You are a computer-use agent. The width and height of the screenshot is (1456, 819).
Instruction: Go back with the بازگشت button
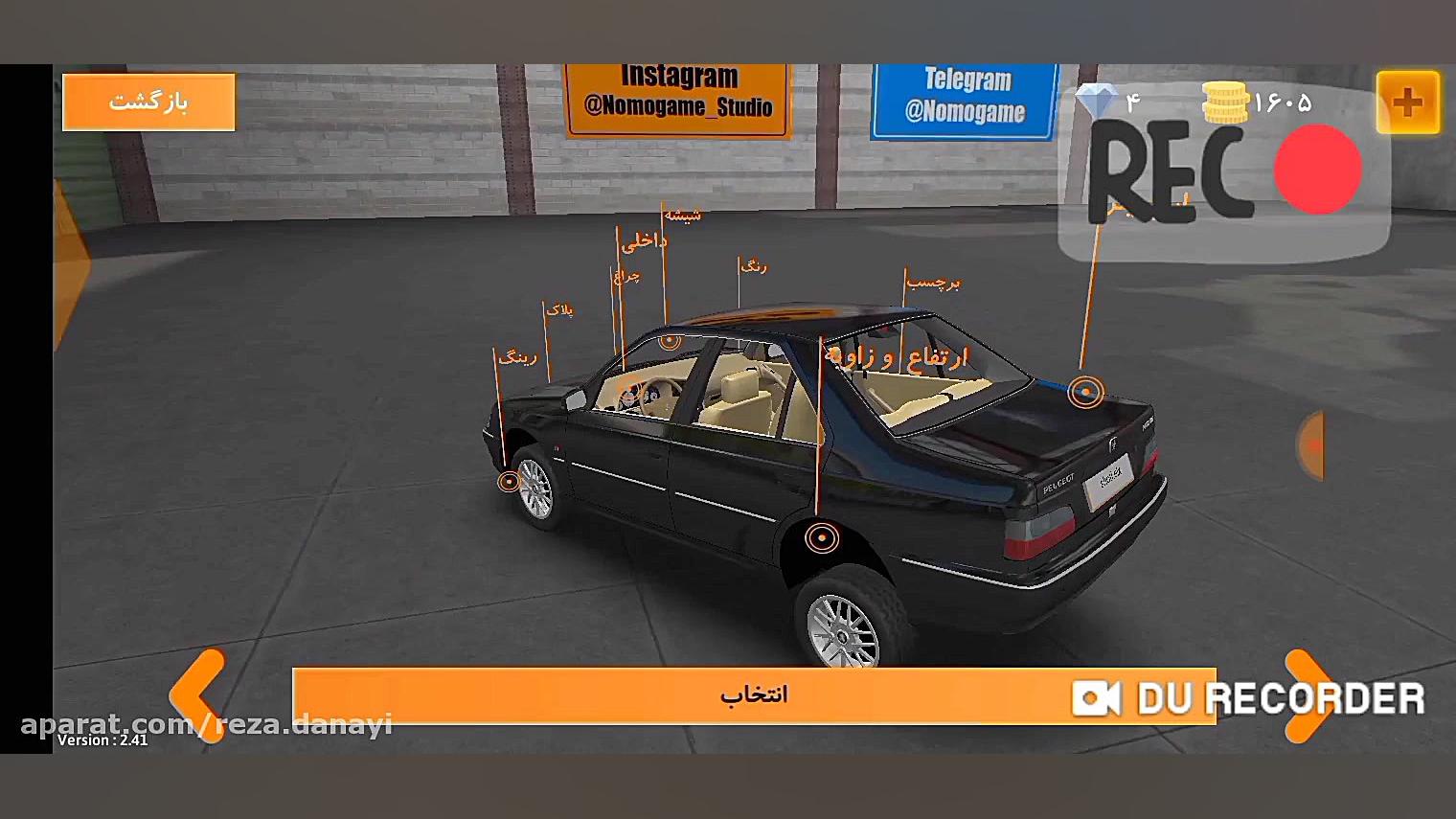pos(148,102)
